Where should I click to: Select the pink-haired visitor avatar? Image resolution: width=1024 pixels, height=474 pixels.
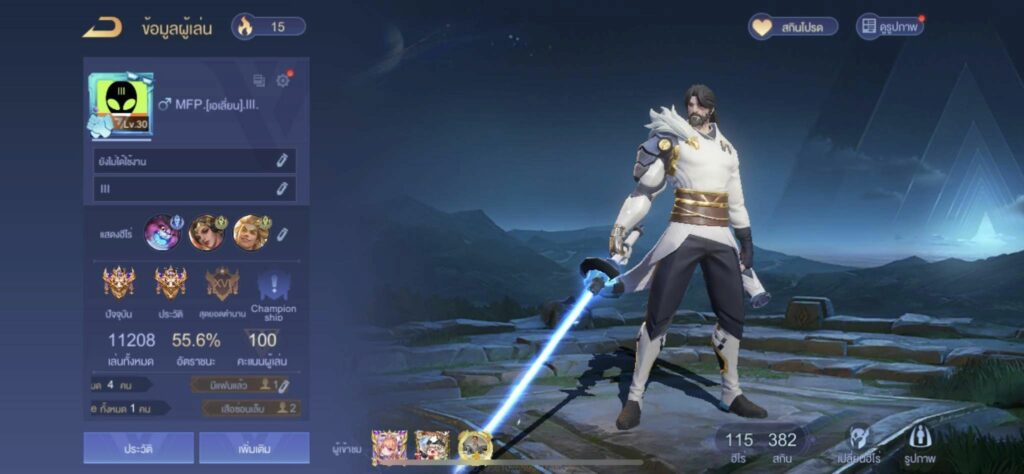(389, 446)
